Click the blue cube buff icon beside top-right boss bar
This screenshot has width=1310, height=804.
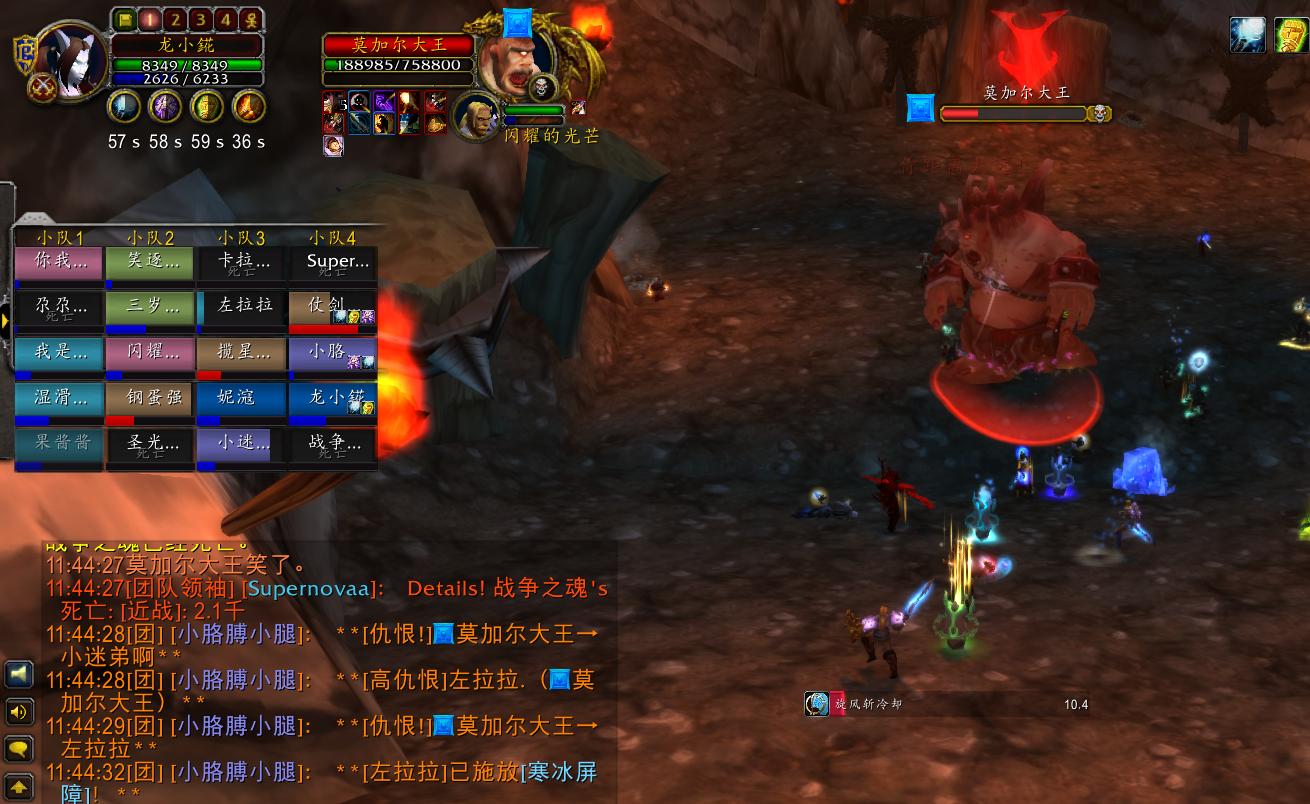click(919, 108)
